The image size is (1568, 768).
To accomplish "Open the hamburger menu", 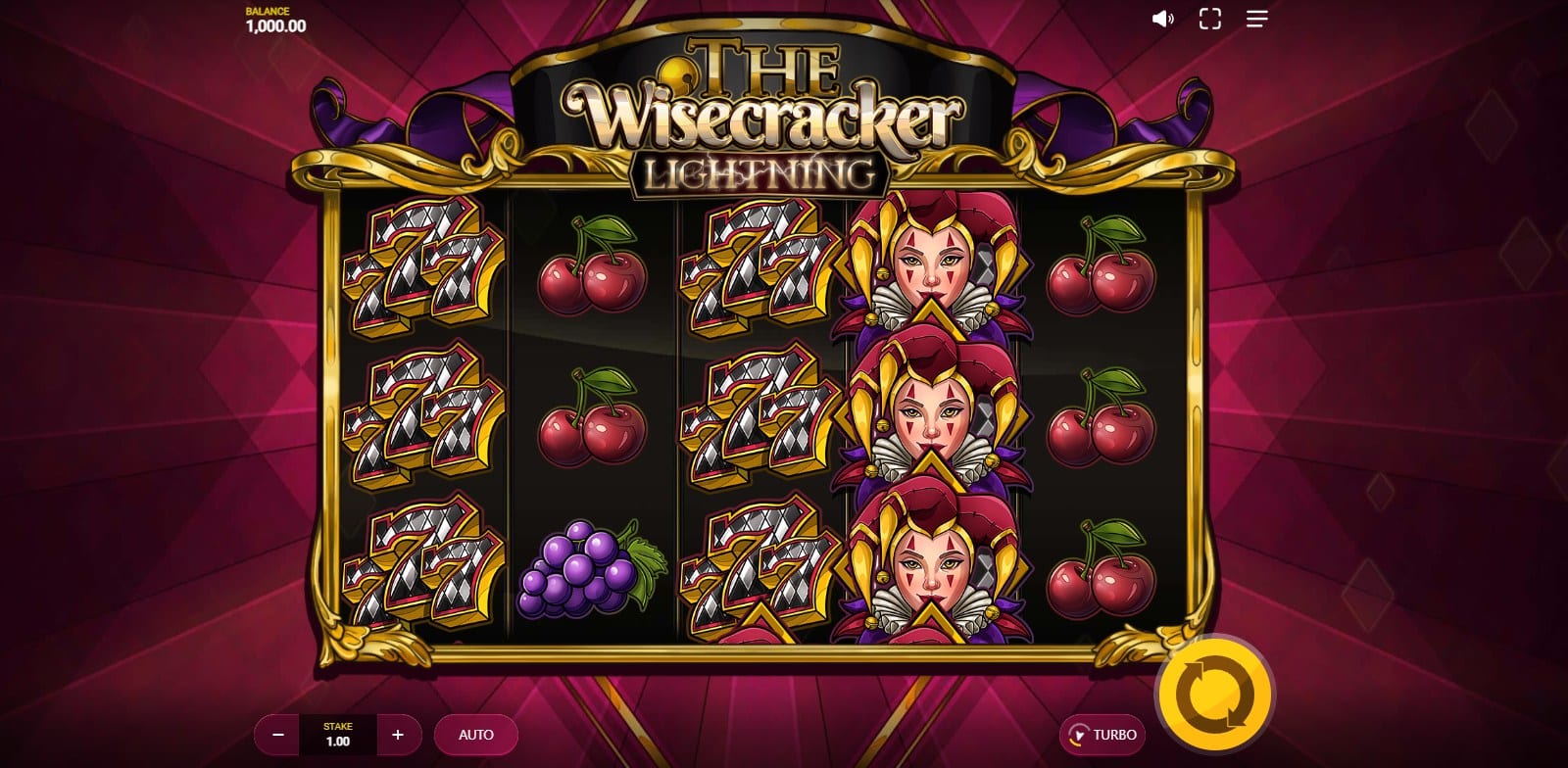I will (x=1257, y=19).
